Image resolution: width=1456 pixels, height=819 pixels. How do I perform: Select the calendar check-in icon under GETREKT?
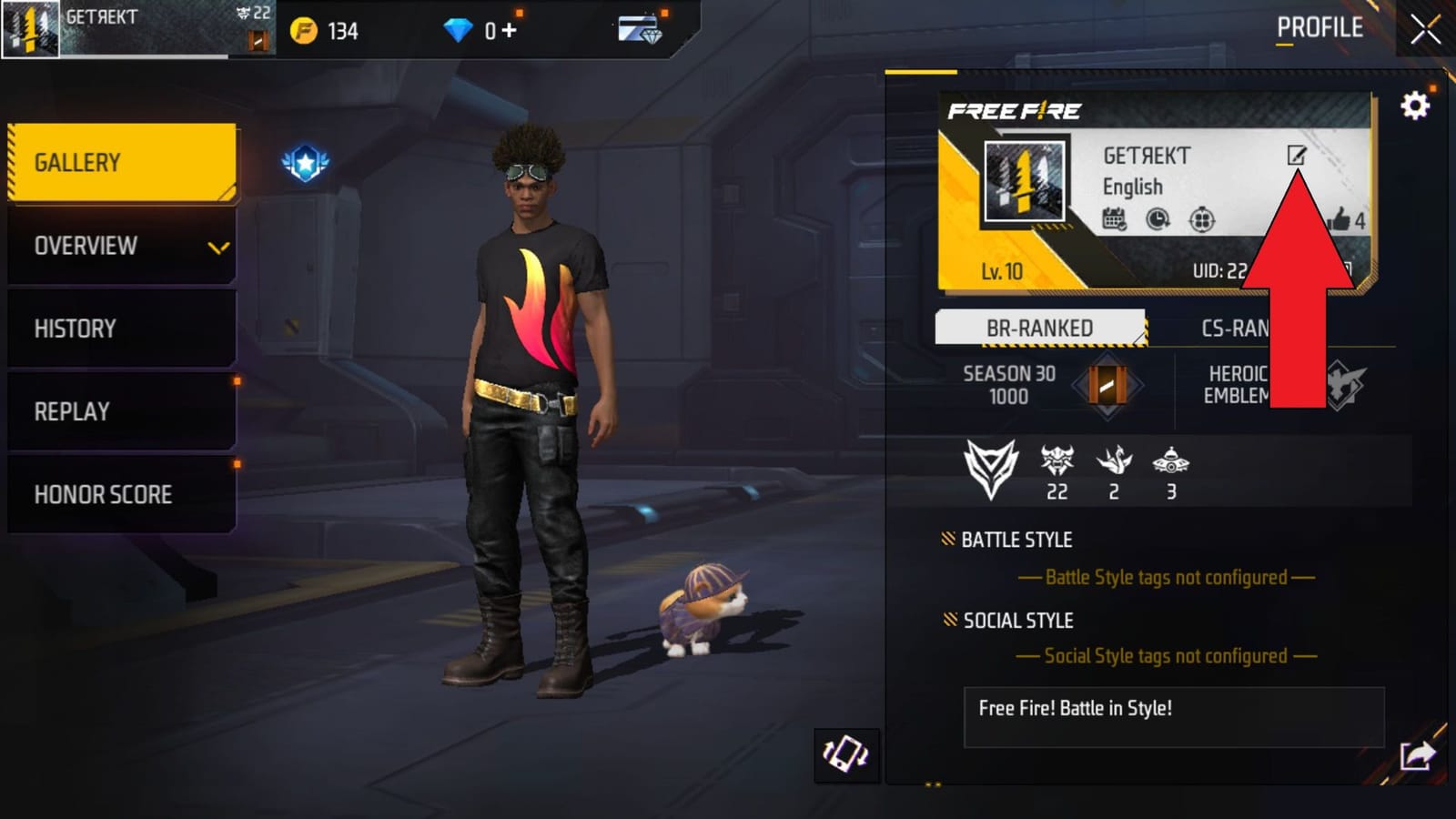[1114, 219]
